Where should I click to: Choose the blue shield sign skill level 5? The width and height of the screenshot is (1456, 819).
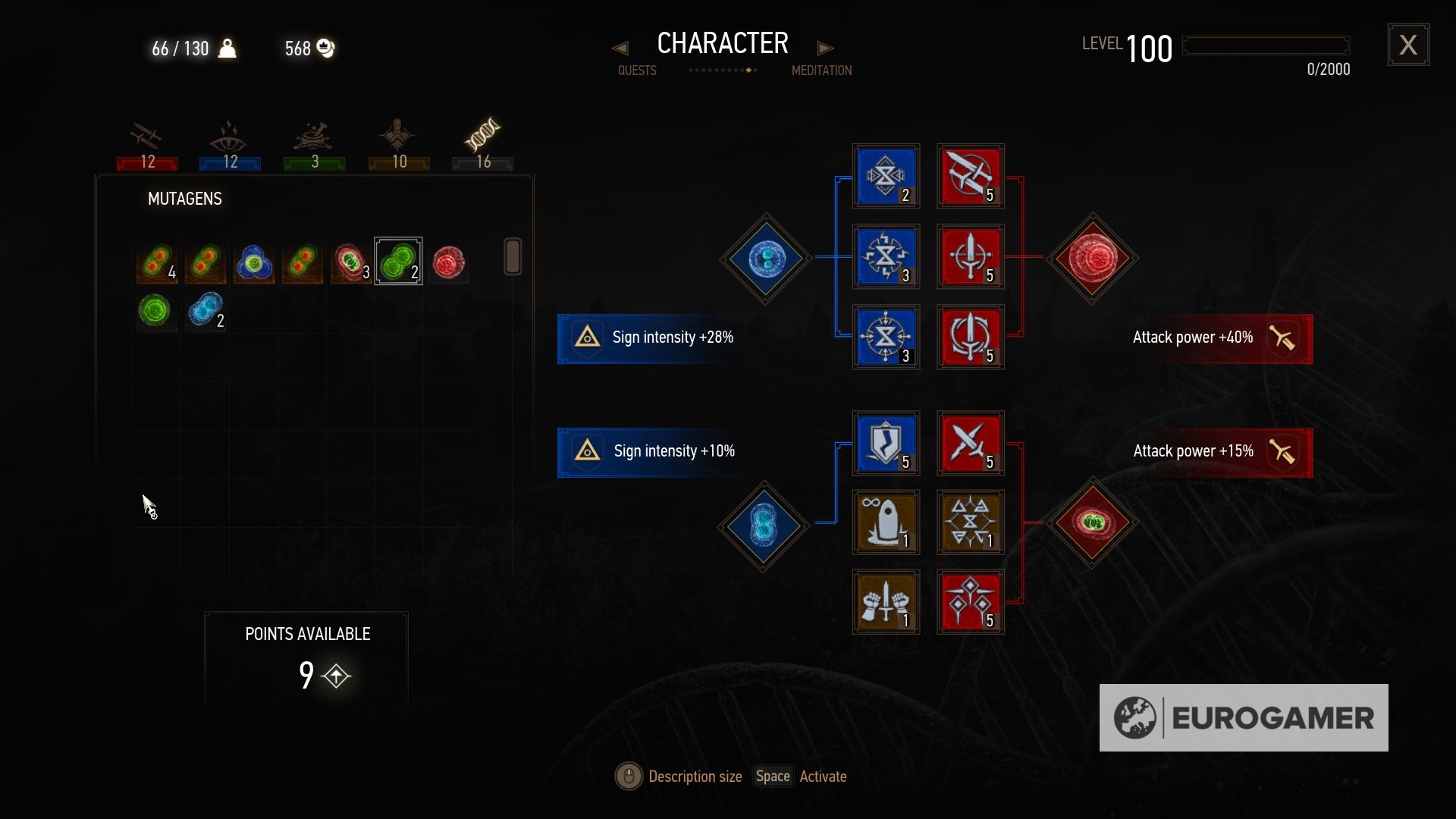[886, 443]
